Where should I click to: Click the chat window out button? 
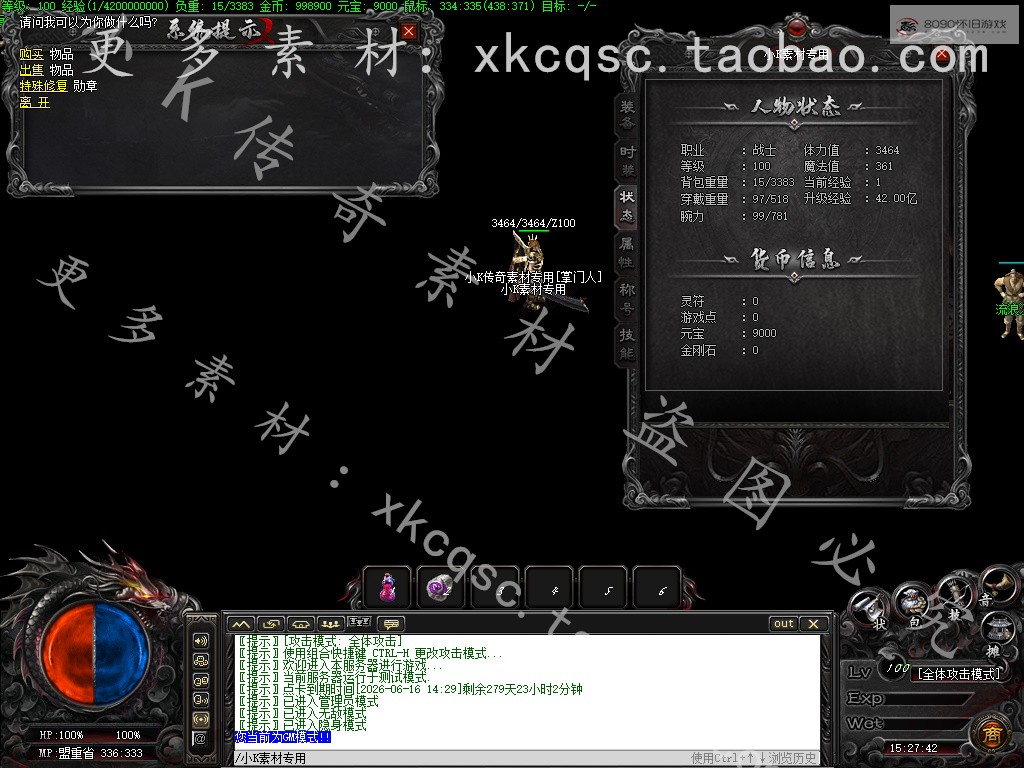[784, 624]
